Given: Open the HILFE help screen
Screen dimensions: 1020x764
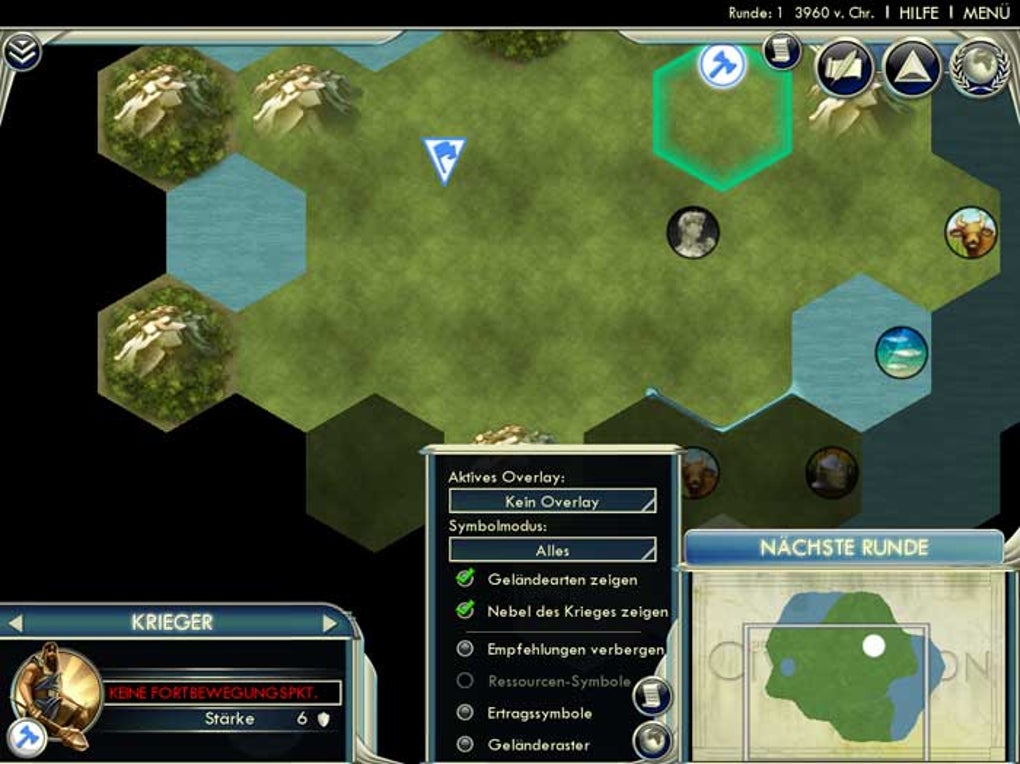Looking at the screenshot, I should tap(918, 13).
